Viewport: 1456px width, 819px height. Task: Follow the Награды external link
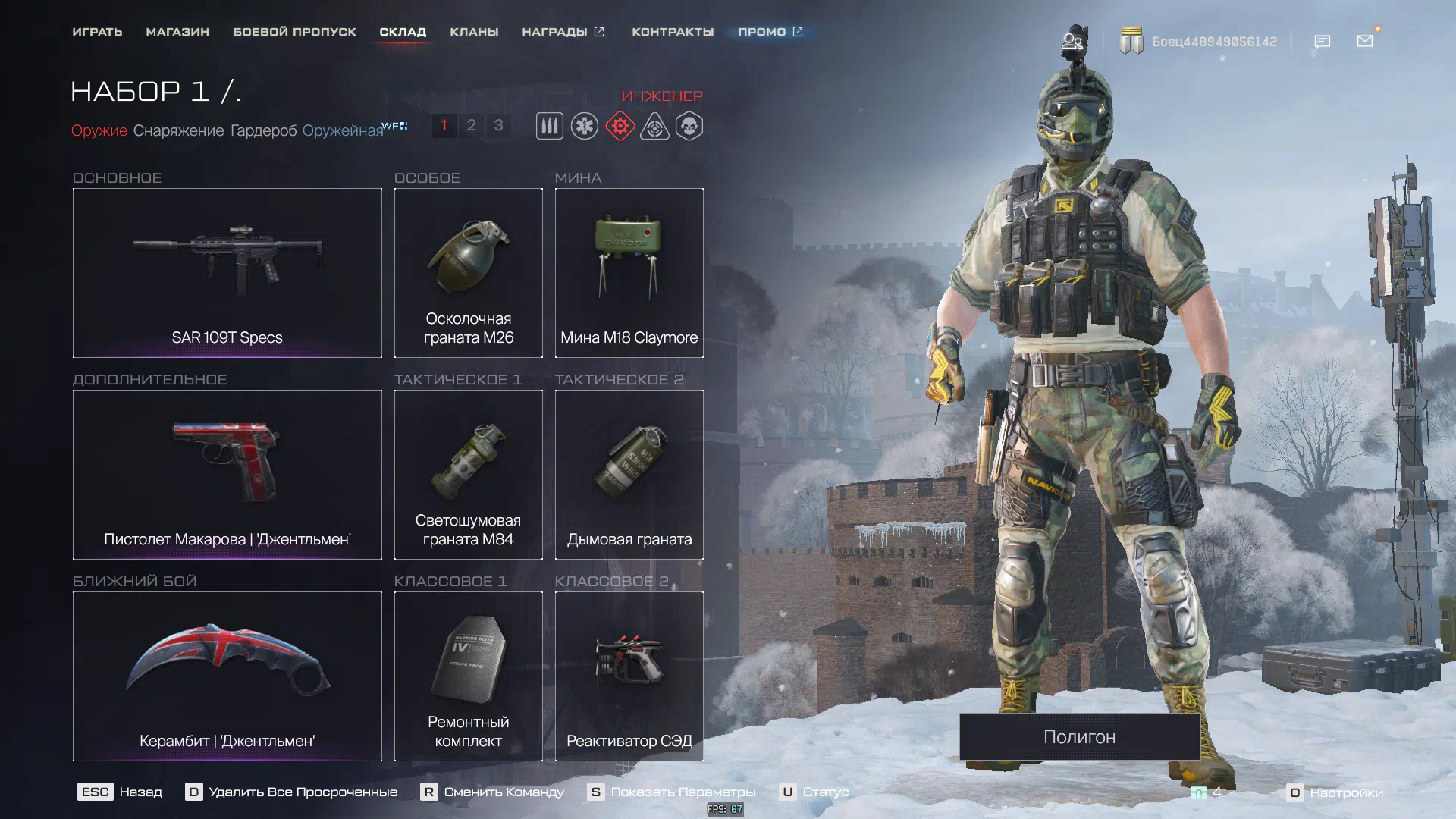563,32
